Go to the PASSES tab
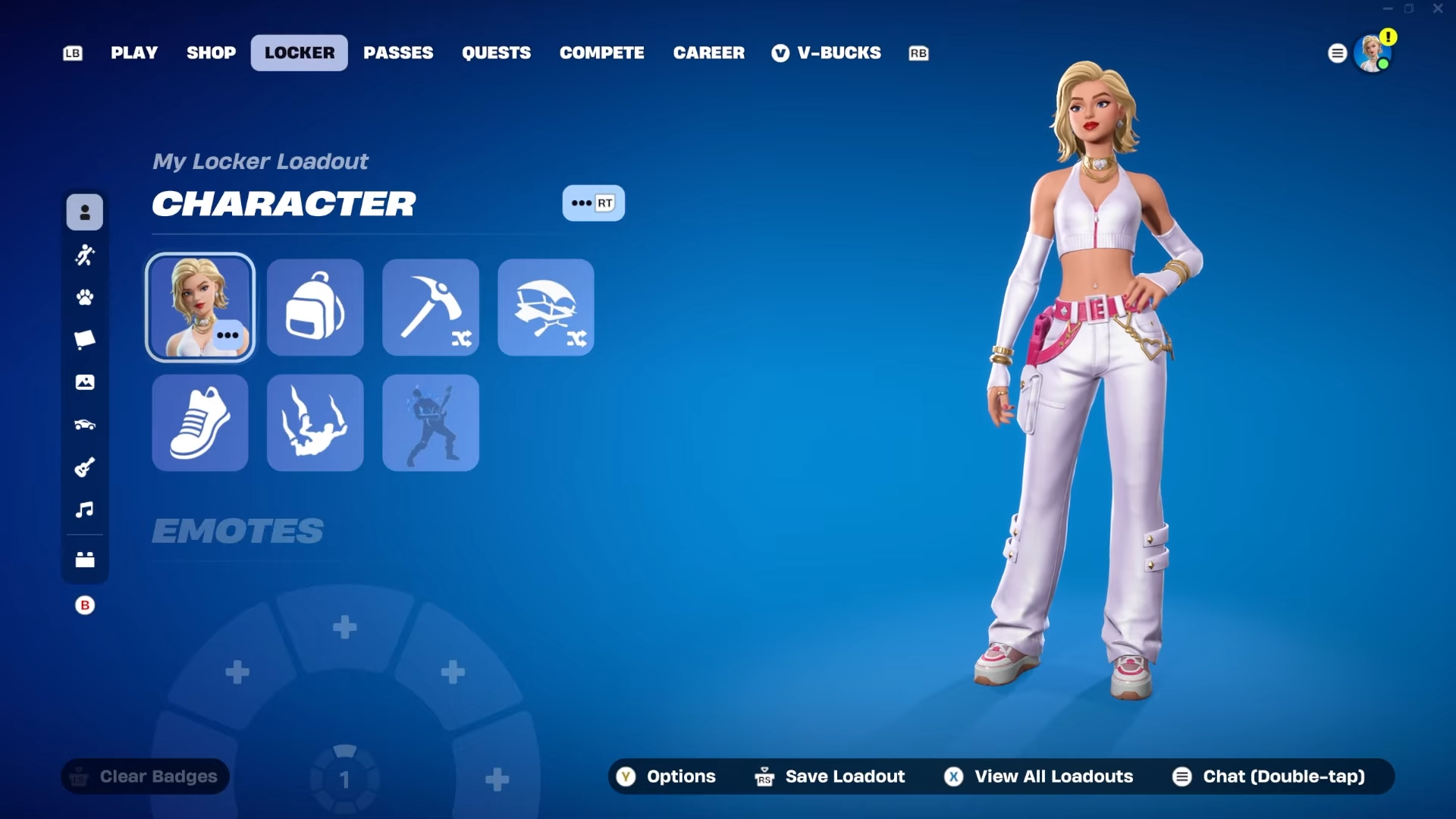 coord(398,53)
